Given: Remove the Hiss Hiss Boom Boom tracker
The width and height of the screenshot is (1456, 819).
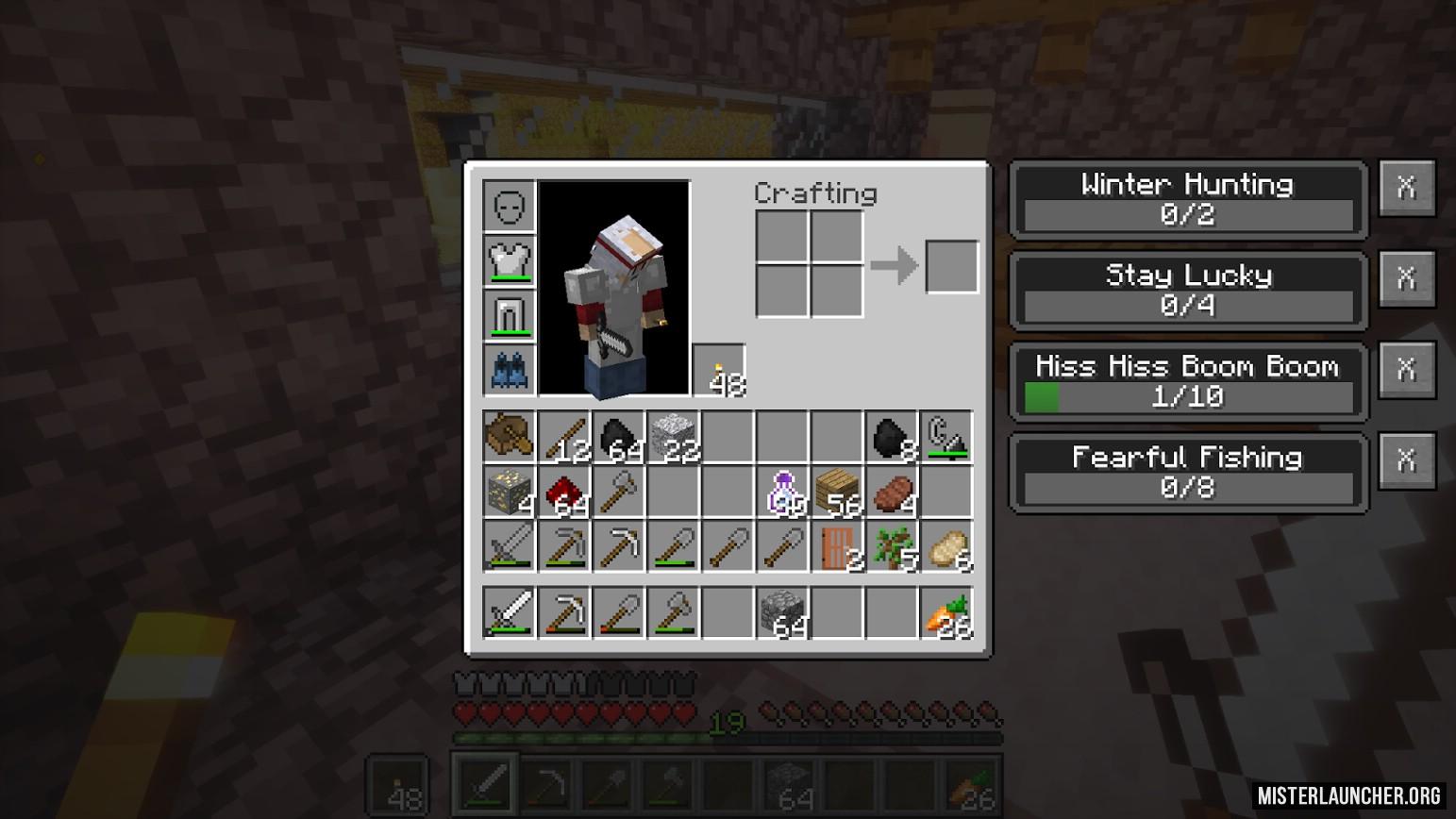Looking at the screenshot, I should 1406,369.
